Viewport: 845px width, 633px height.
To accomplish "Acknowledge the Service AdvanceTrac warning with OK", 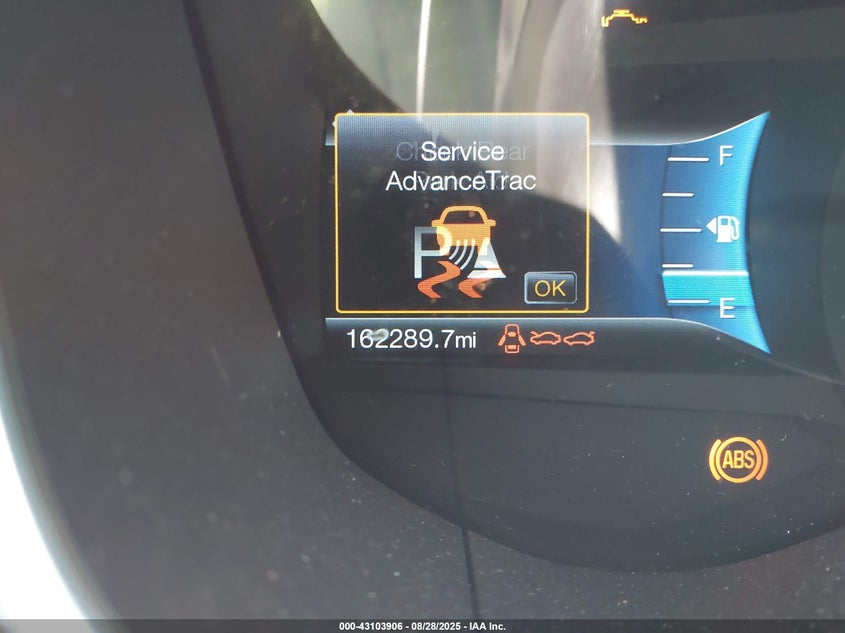I will click(x=550, y=288).
